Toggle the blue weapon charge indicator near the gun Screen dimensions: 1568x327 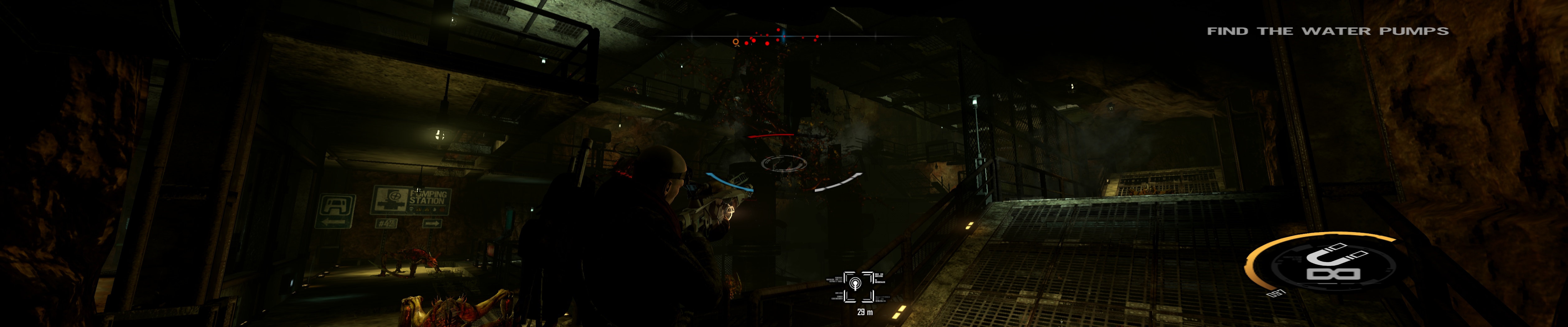coord(729,182)
